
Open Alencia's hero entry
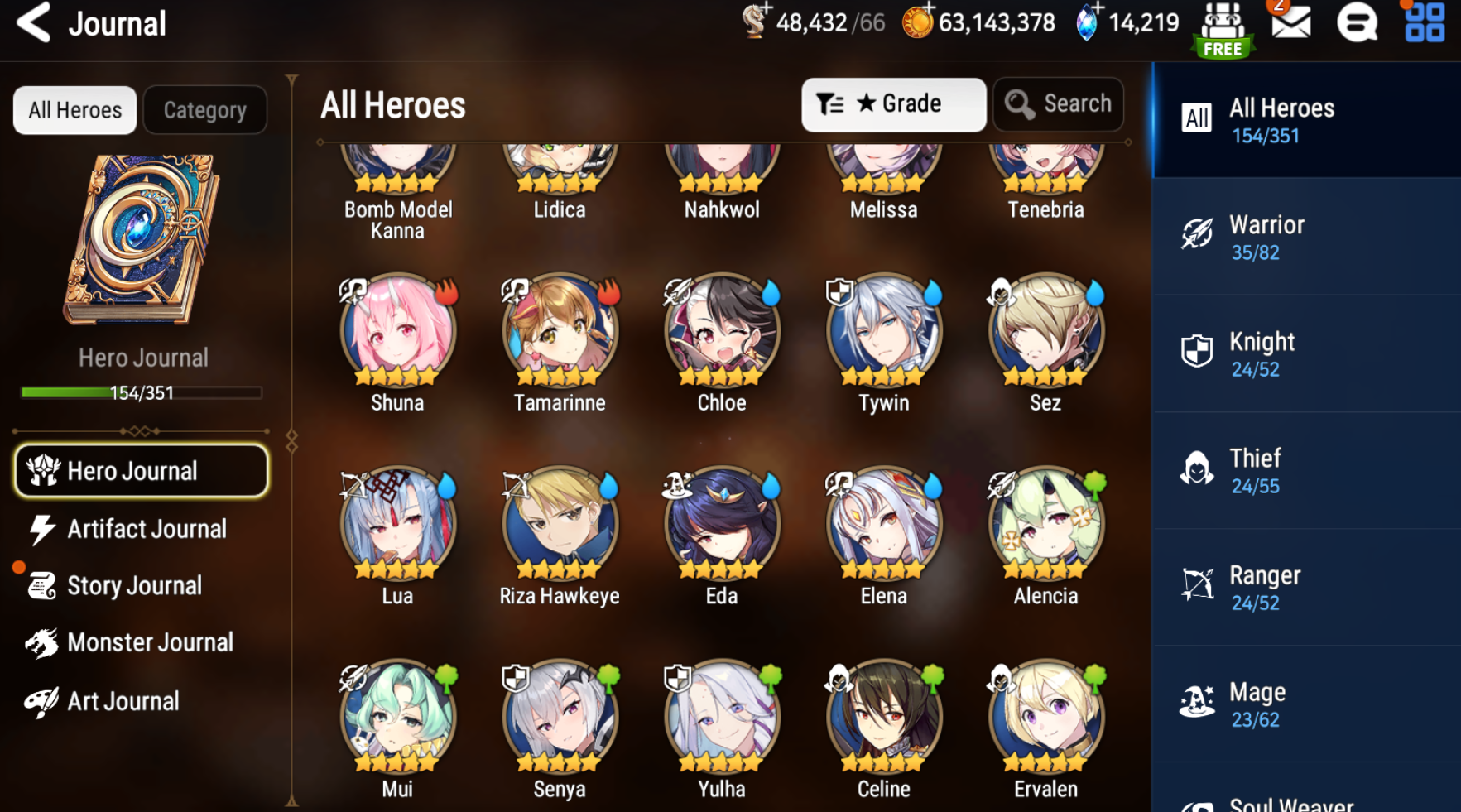click(1045, 524)
